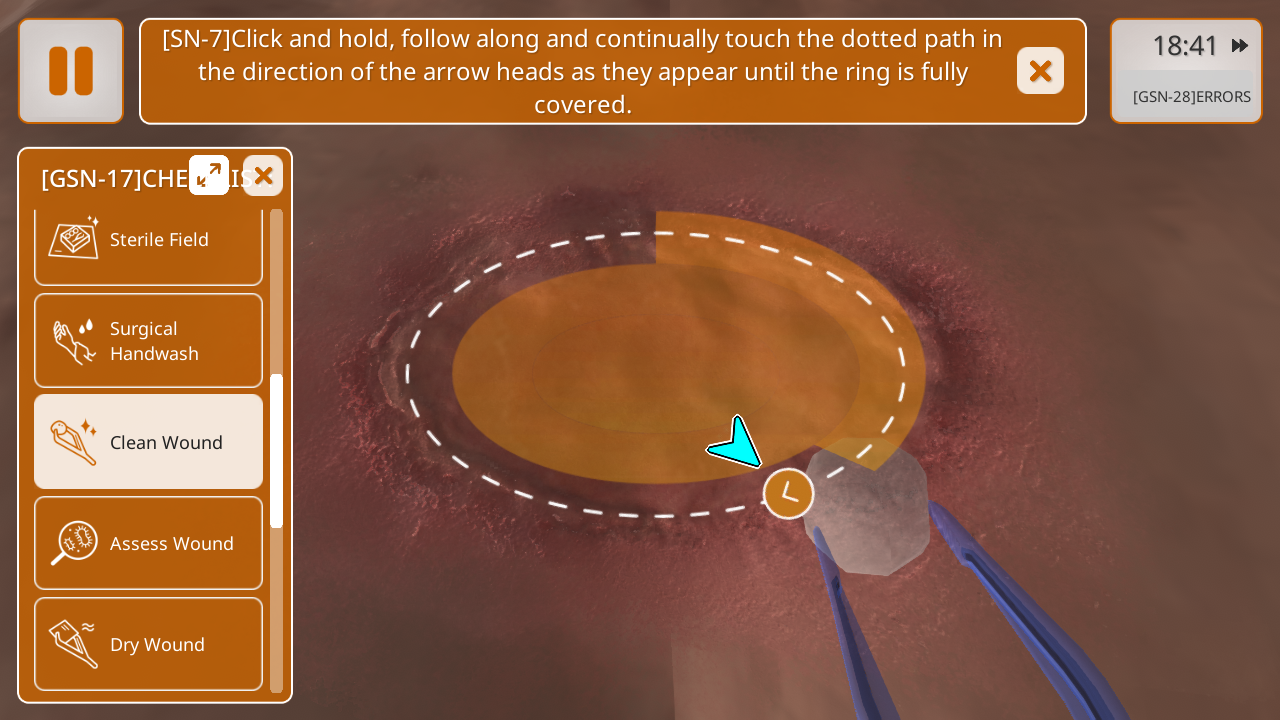Close the instruction banner
1280x720 pixels.
[x=1040, y=71]
